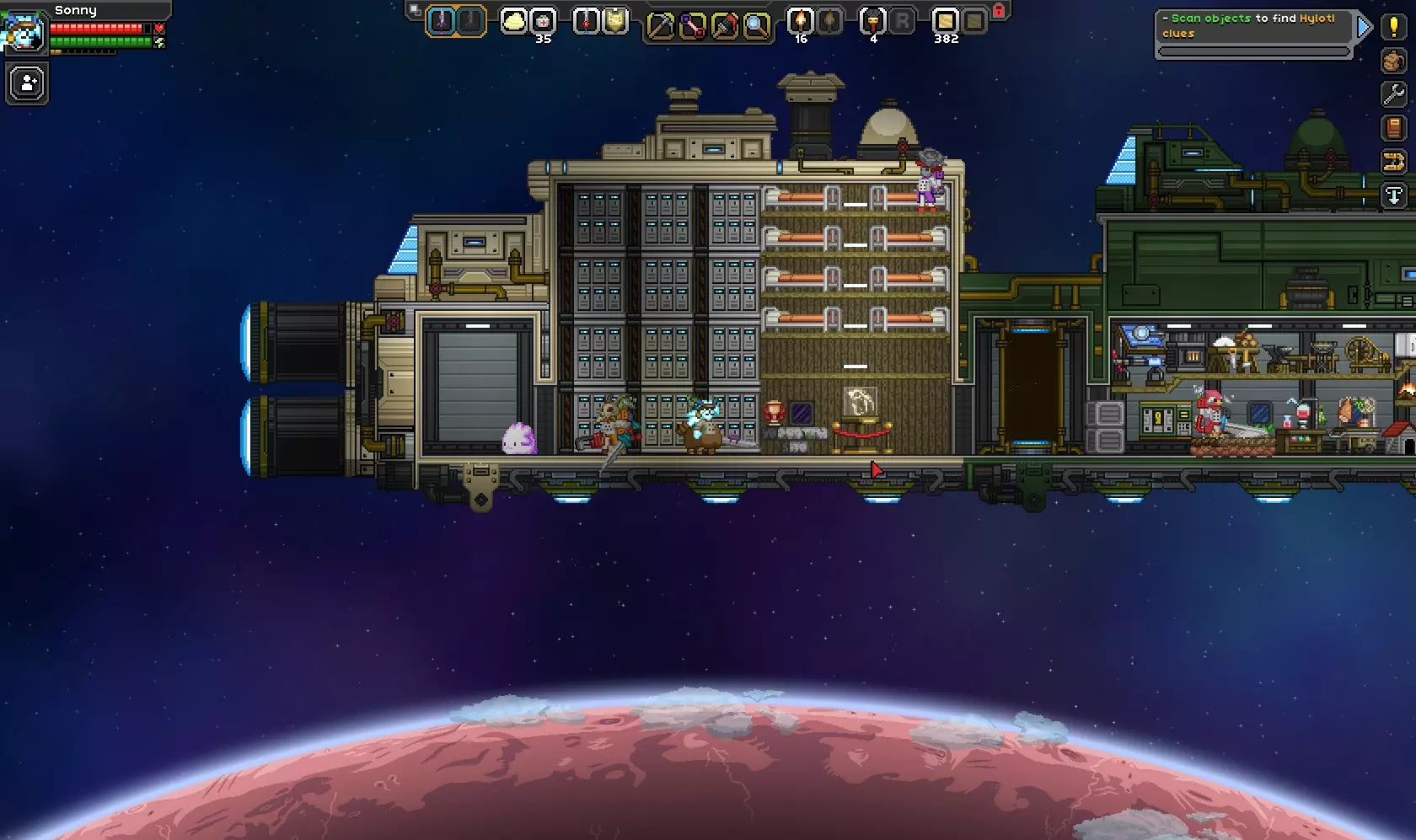The width and height of the screenshot is (1416, 840).
Task: Choose the paint tool brush
Action: (x=724, y=26)
